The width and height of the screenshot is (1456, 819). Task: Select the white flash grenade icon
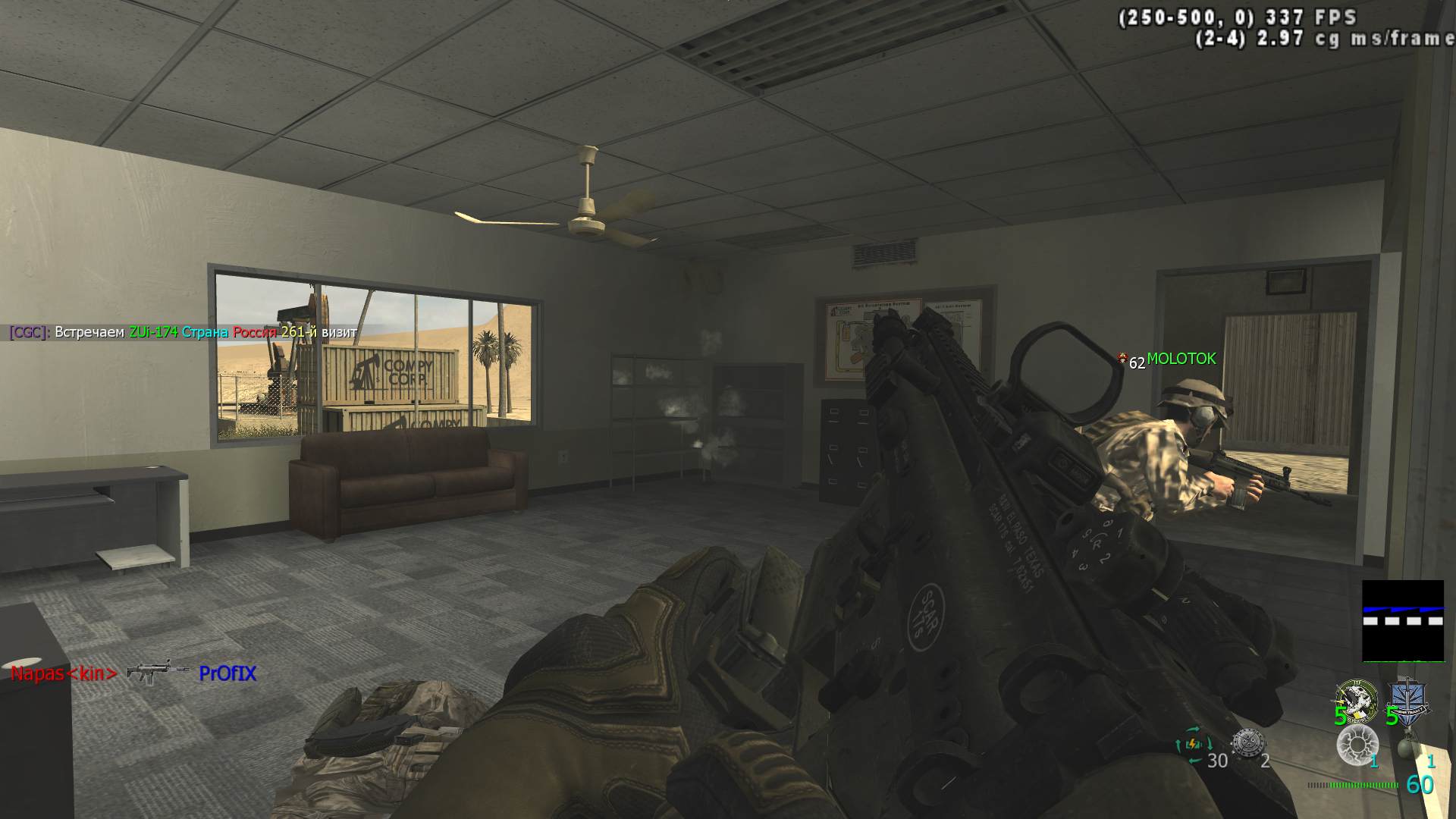click(1357, 745)
